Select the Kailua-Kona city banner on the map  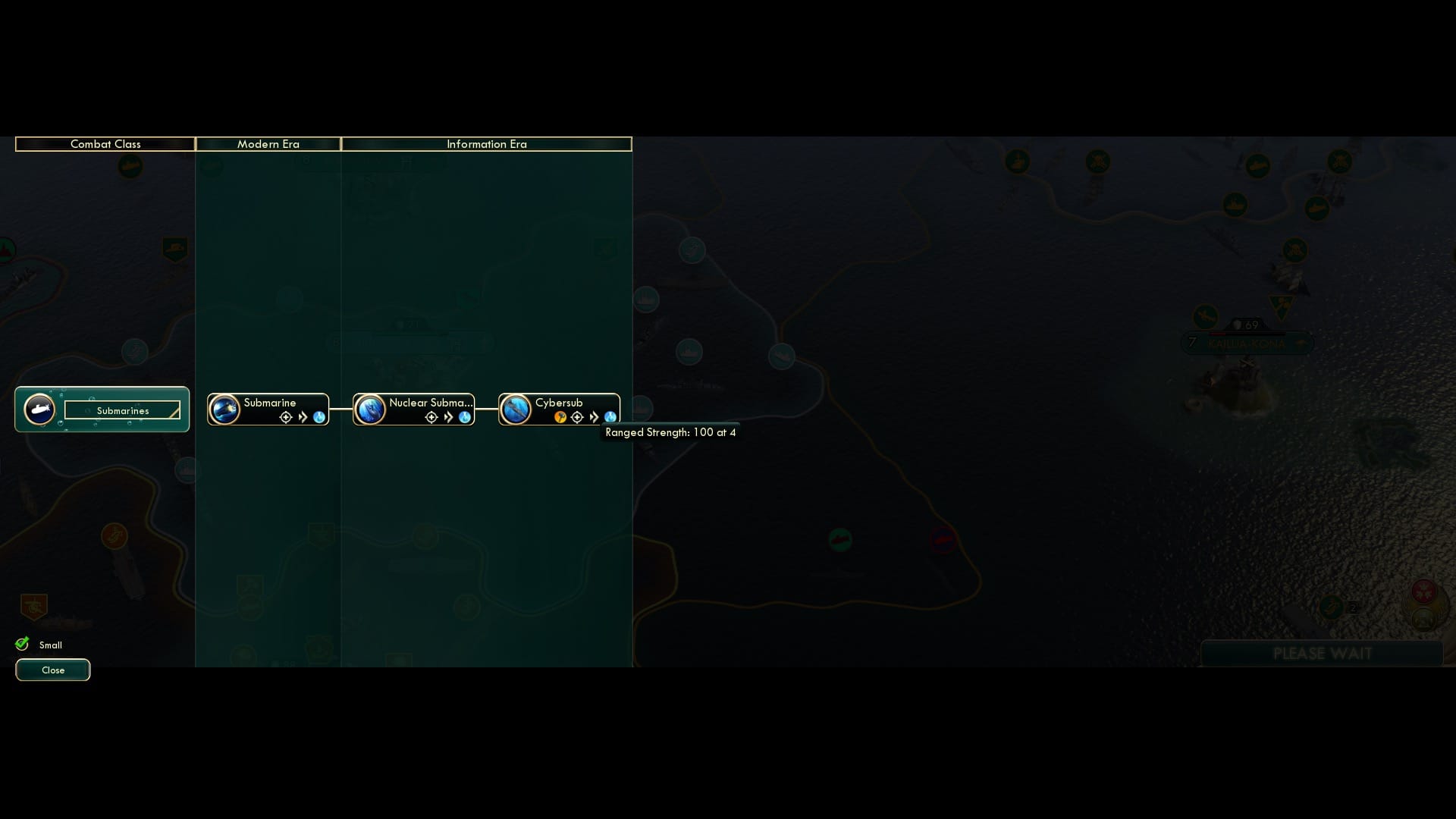[1246, 343]
